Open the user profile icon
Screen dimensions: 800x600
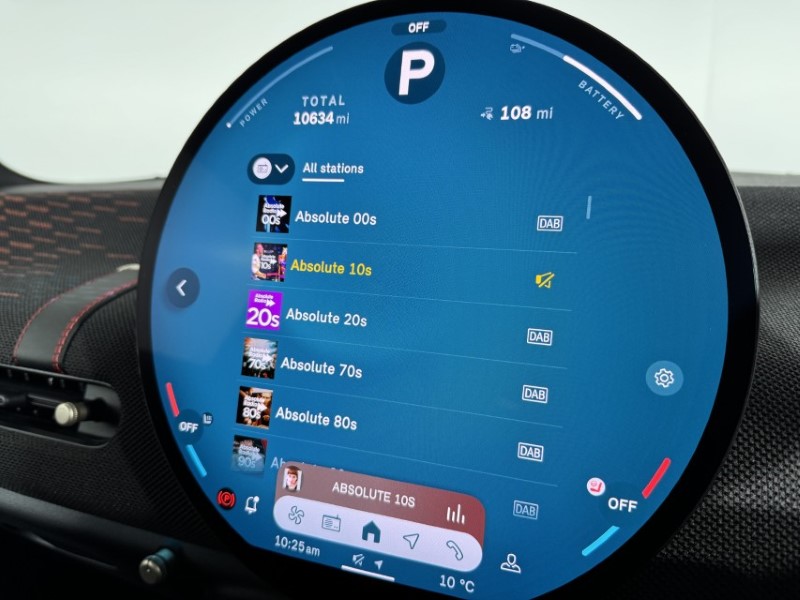511,562
